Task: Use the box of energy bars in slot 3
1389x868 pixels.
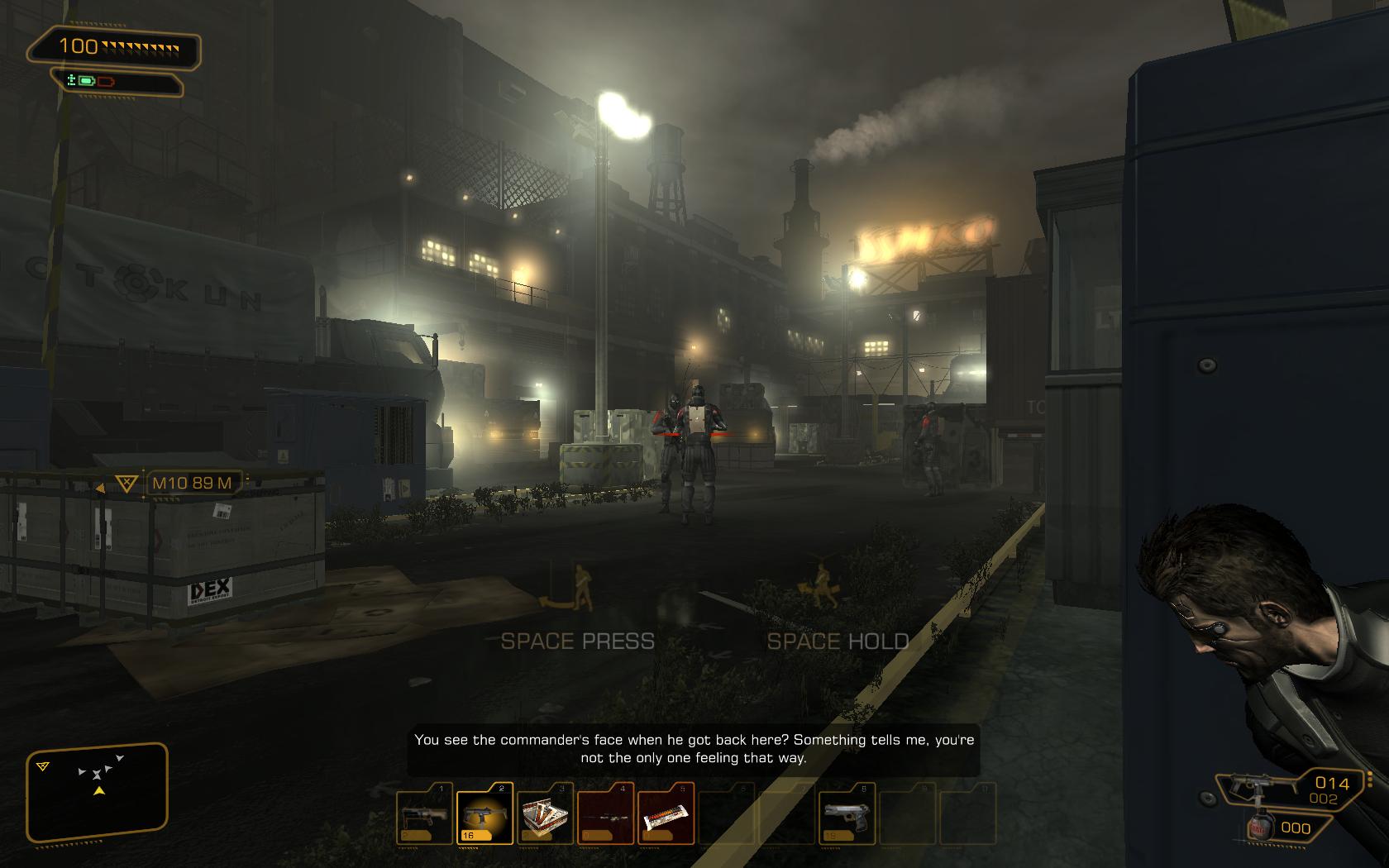Action: (x=545, y=813)
